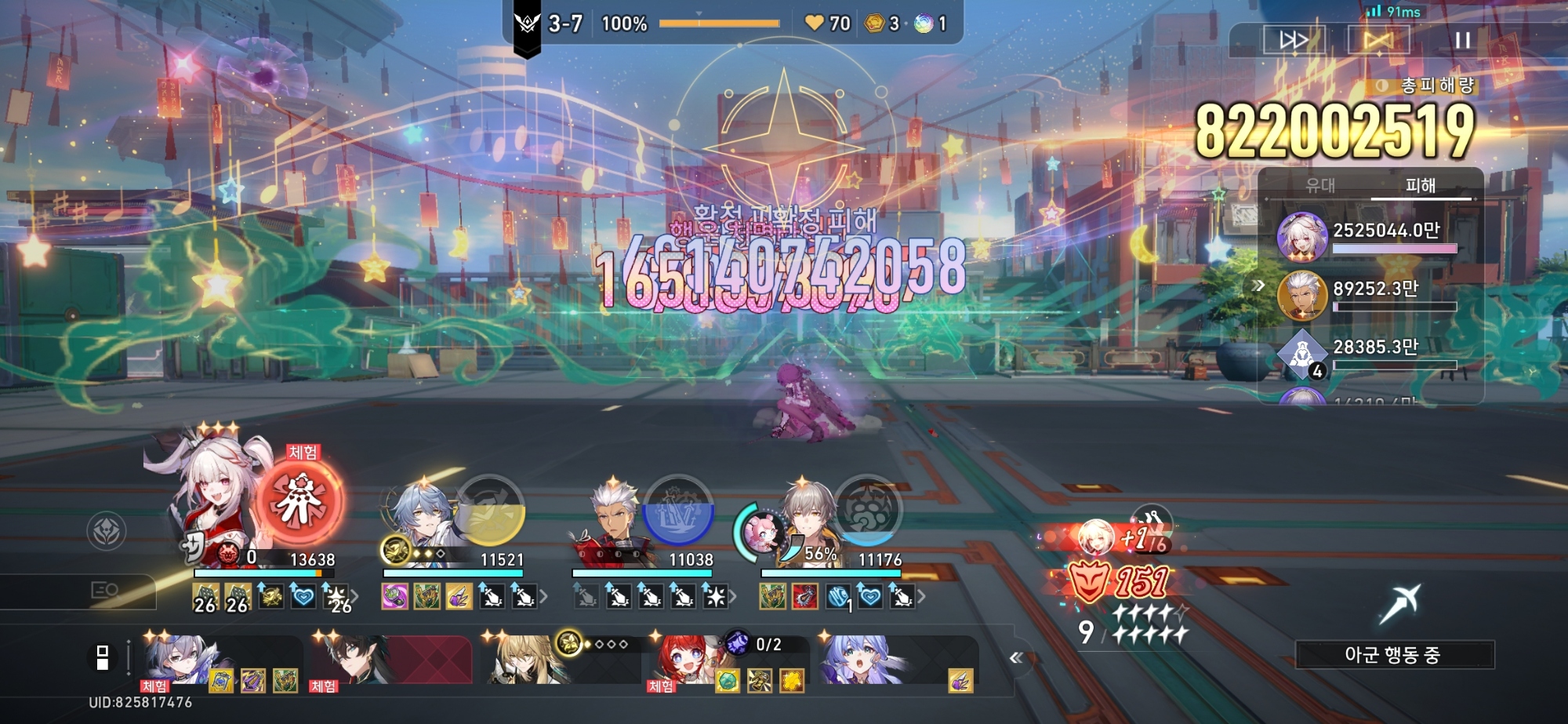Toggle the auto-battle button
Viewport: 1568px width, 724px height.
(x=1378, y=40)
